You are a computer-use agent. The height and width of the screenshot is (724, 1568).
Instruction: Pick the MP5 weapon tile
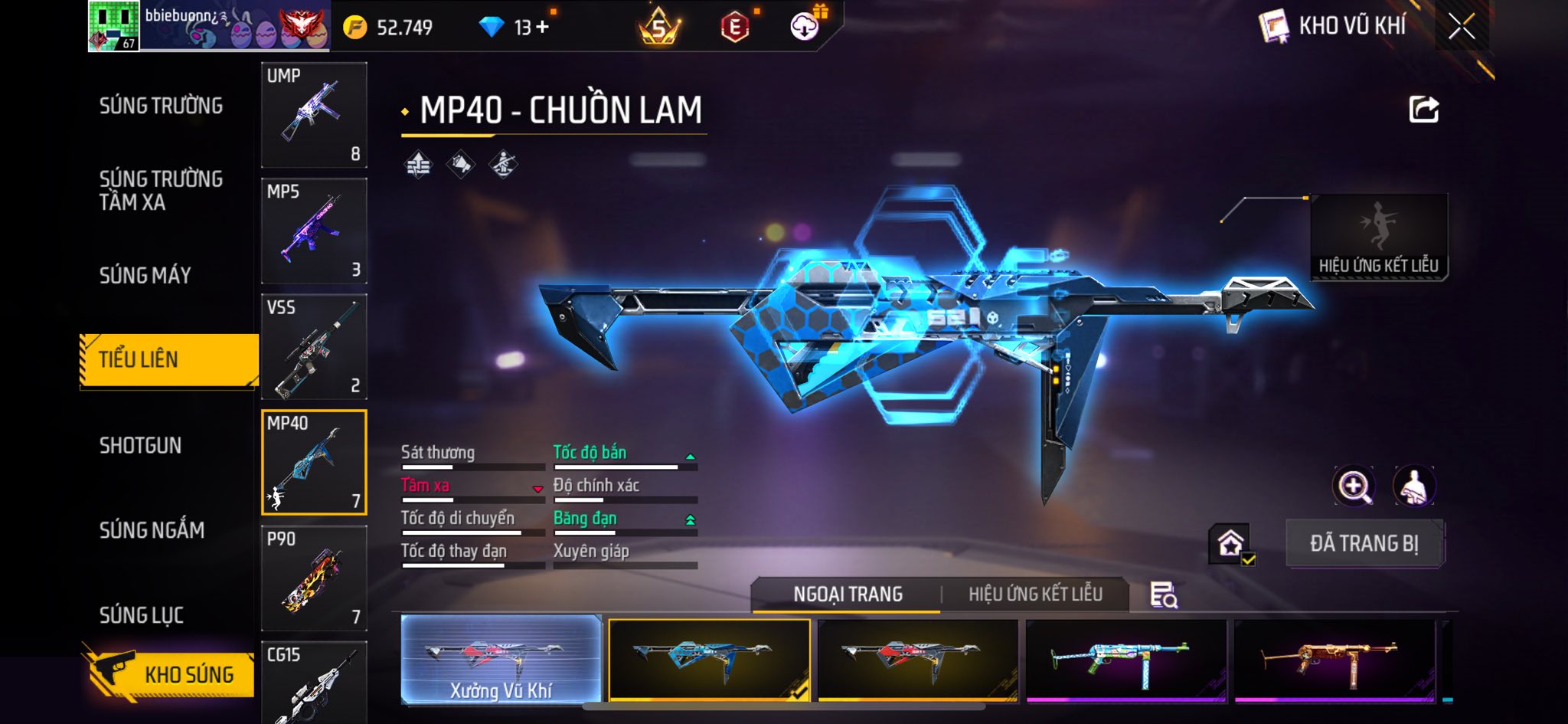point(314,231)
